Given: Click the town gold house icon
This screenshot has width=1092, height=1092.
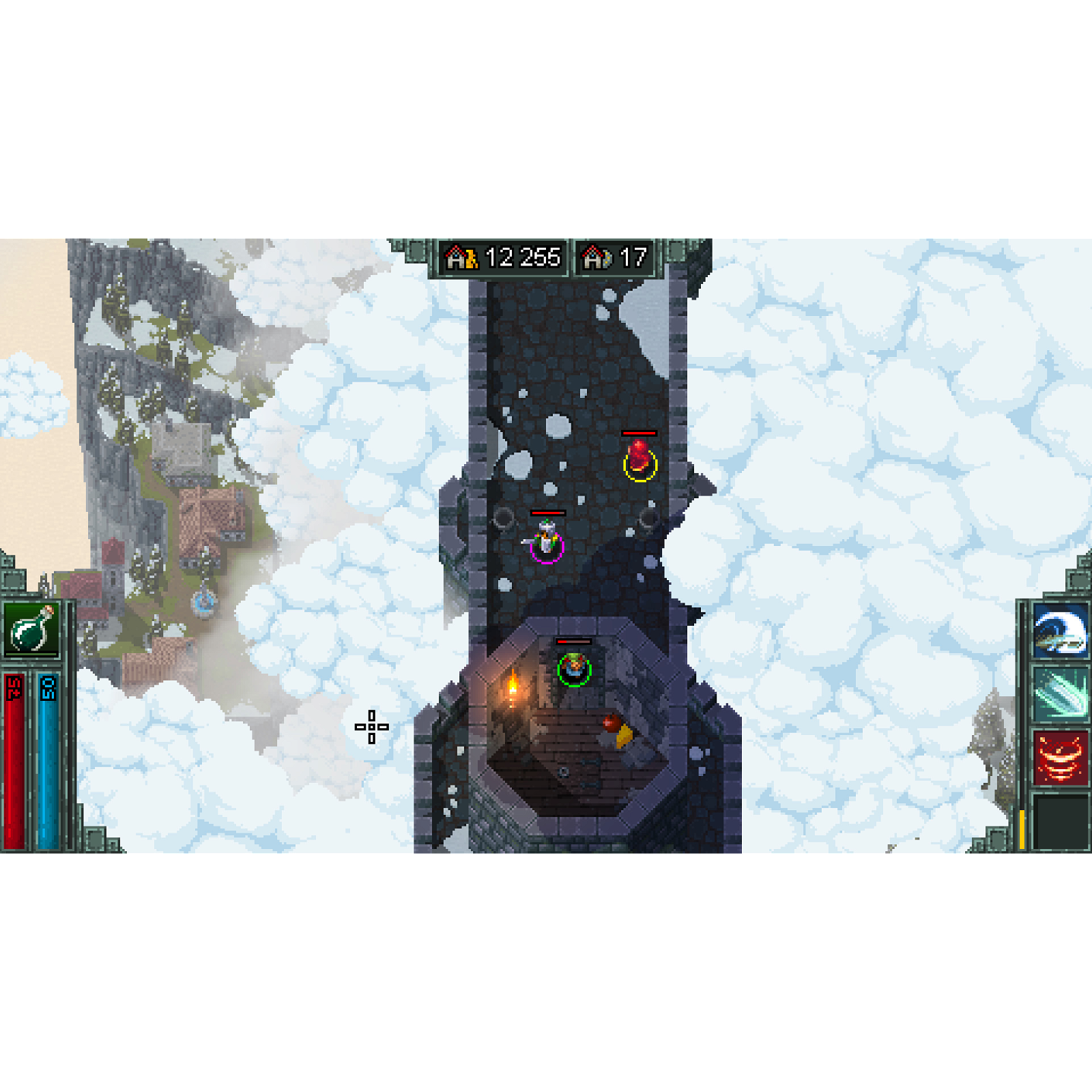Looking at the screenshot, I should coord(461,257).
